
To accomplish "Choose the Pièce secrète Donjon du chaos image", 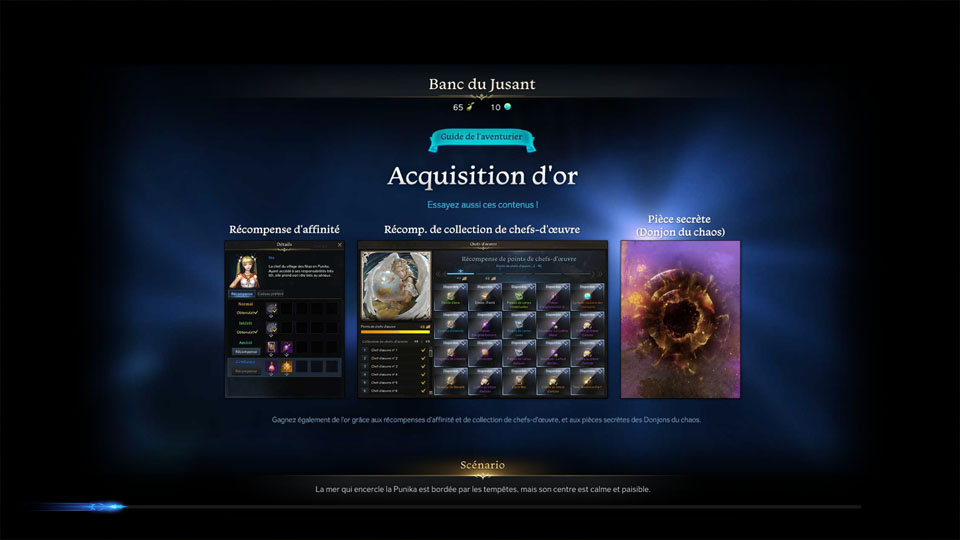I will click(680, 319).
